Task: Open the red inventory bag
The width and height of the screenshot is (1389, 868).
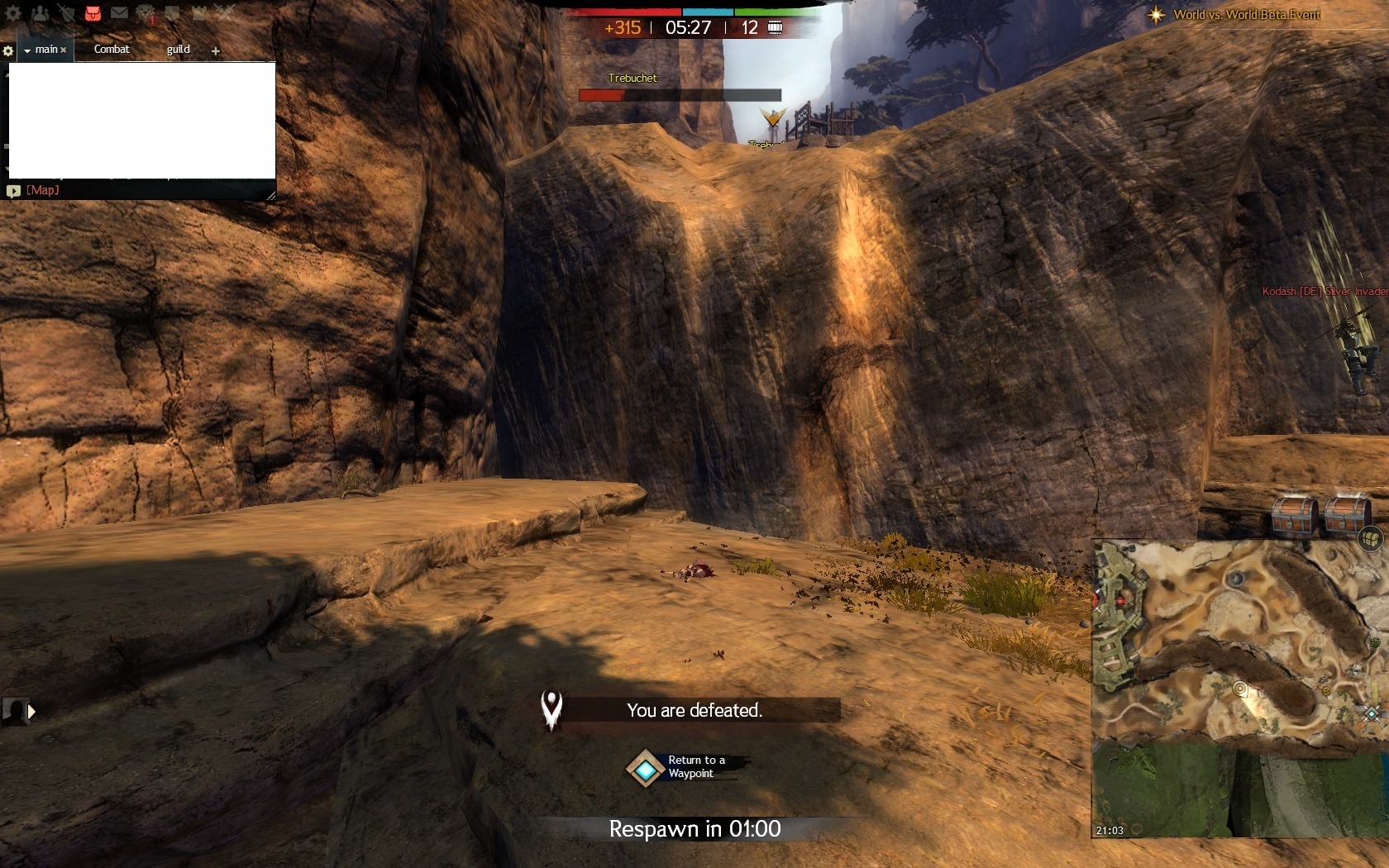Action: coord(93,13)
